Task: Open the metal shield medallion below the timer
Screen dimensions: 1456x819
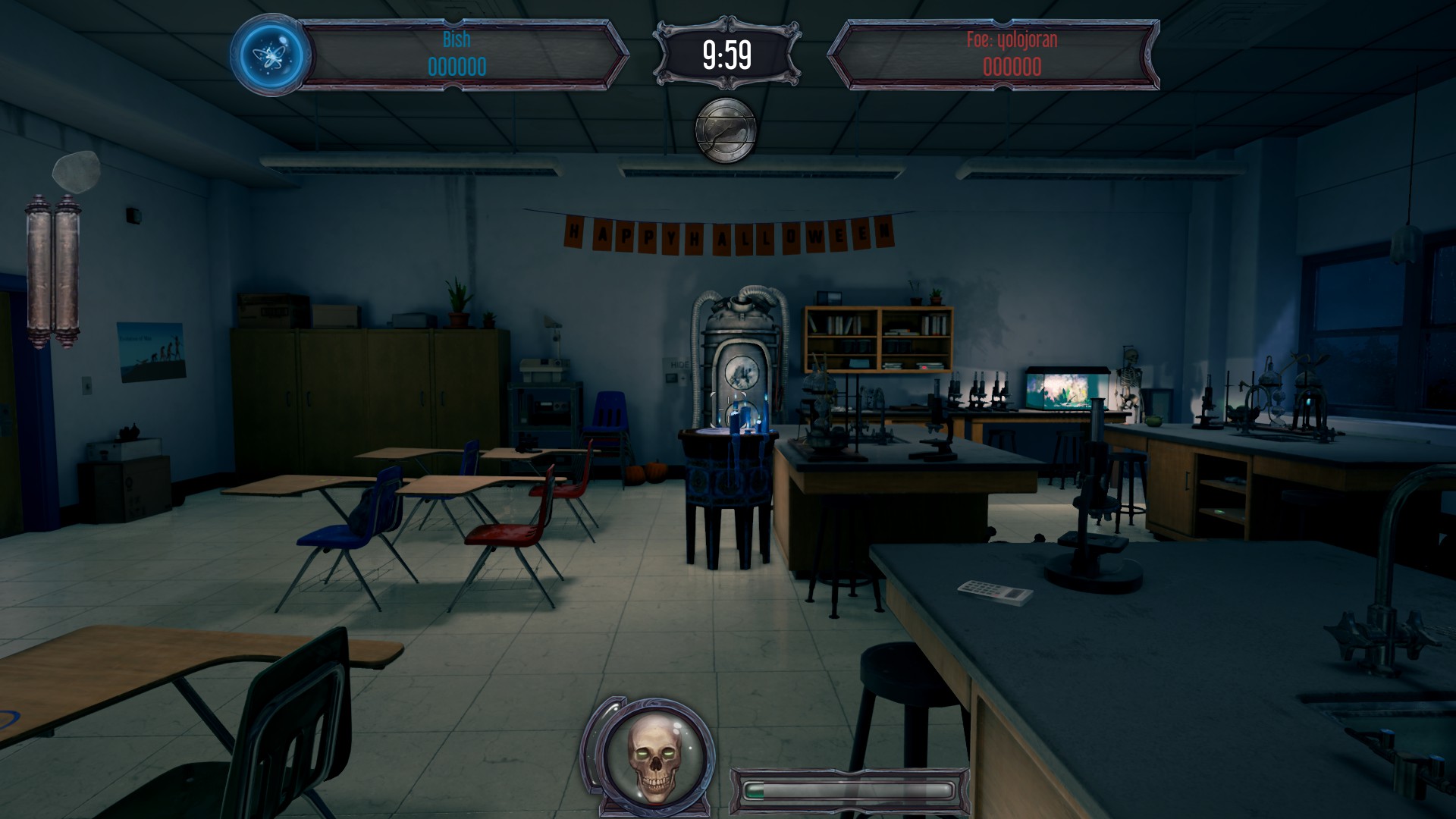Action: [x=726, y=129]
